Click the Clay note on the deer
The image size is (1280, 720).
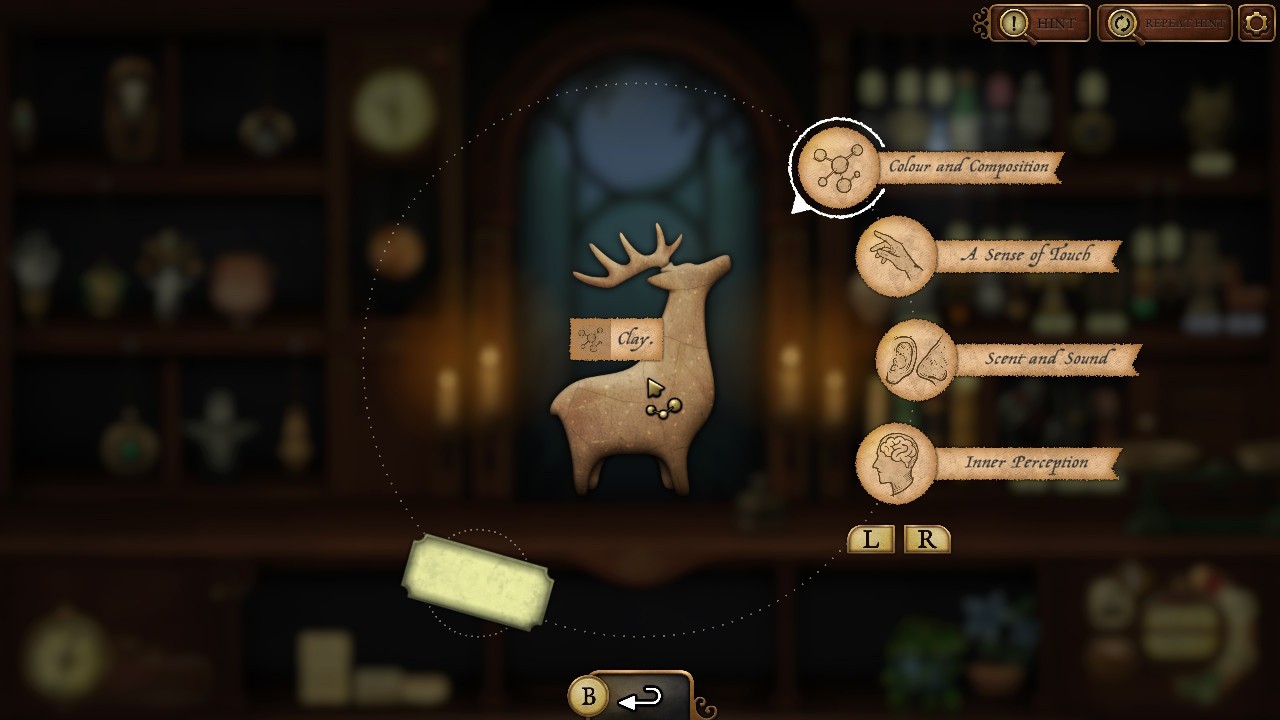coord(616,339)
